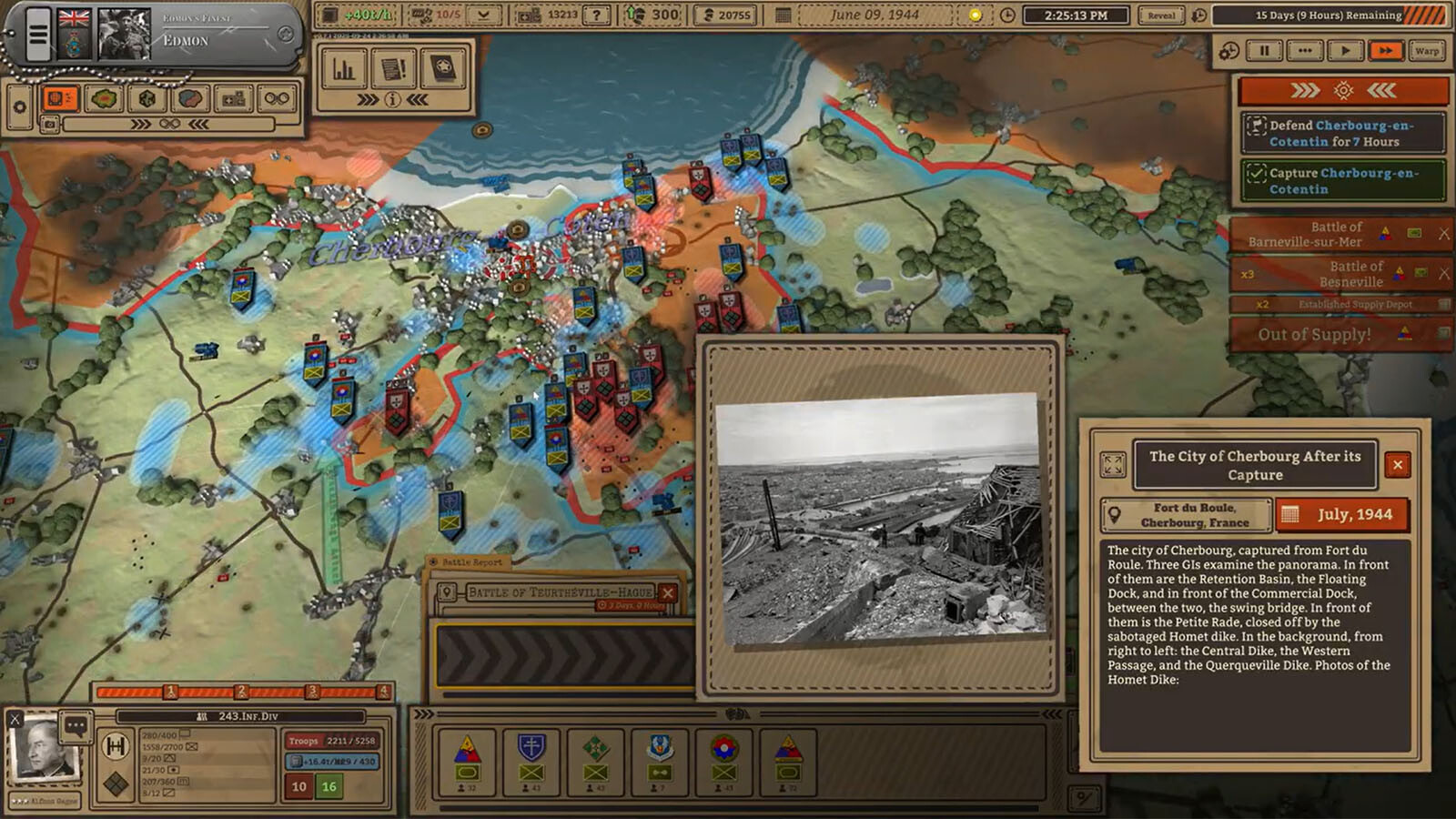Open the star passport booklet

[x=443, y=69]
